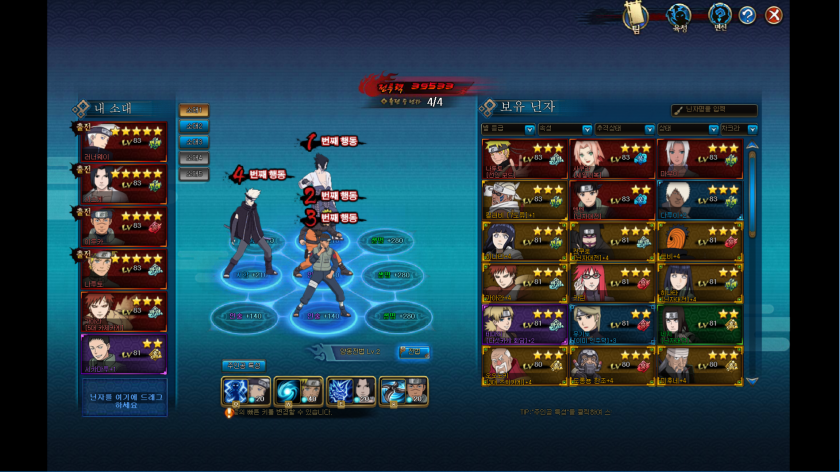Switch to the first squad tab

(193, 110)
